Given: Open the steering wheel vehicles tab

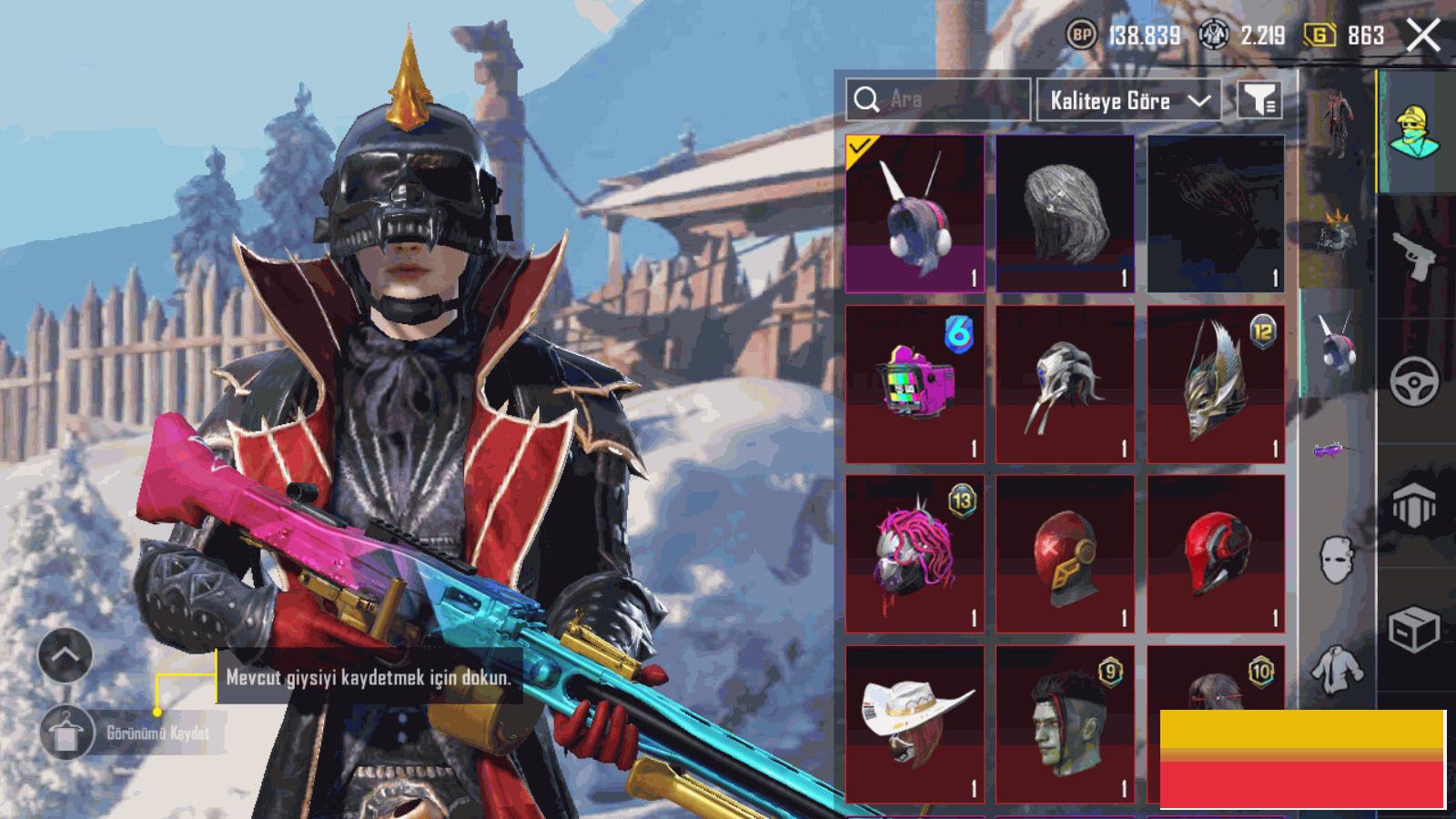Looking at the screenshot, I should 1415,380.
